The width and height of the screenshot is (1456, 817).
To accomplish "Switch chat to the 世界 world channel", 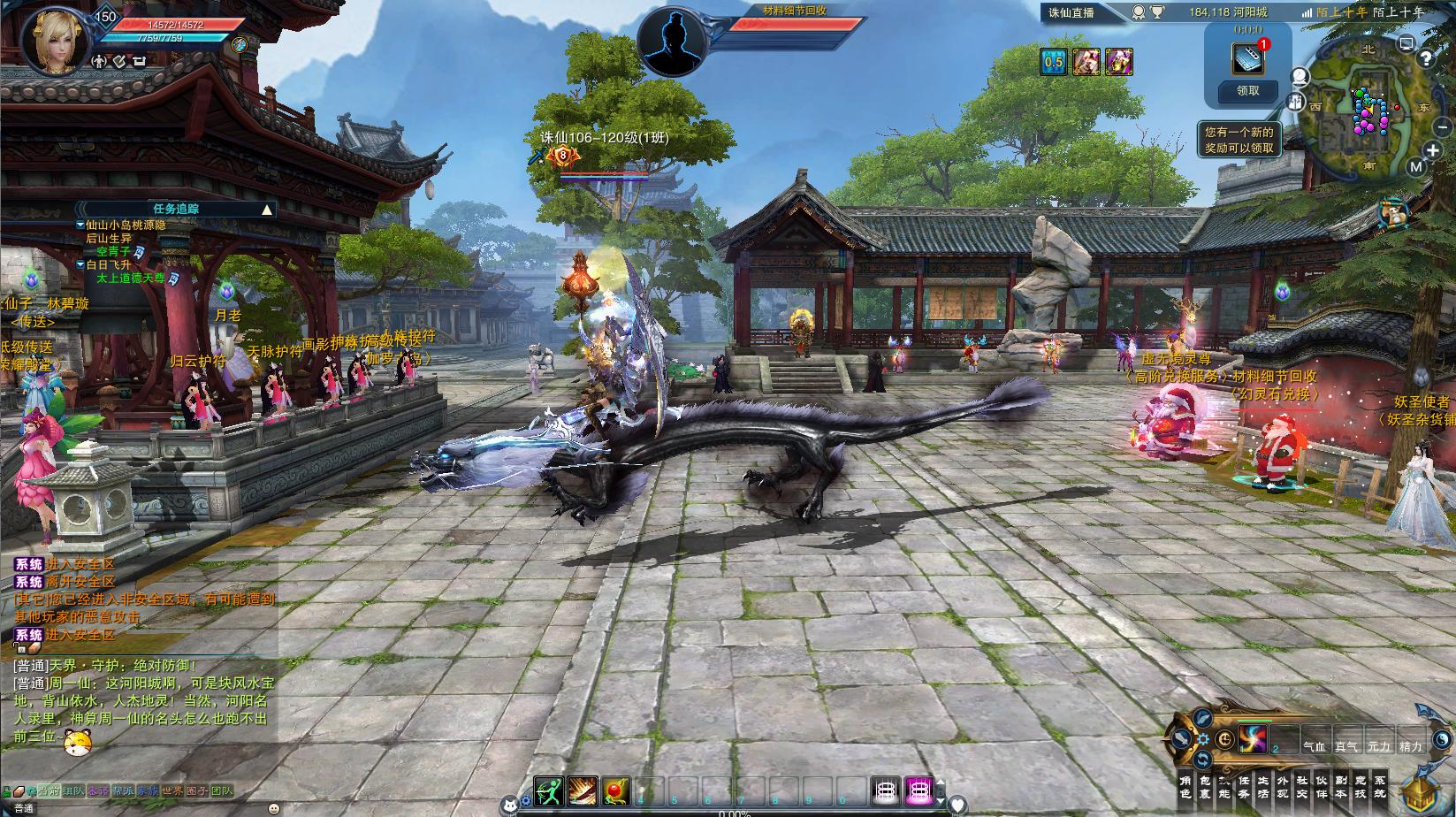I will (172, 791).
